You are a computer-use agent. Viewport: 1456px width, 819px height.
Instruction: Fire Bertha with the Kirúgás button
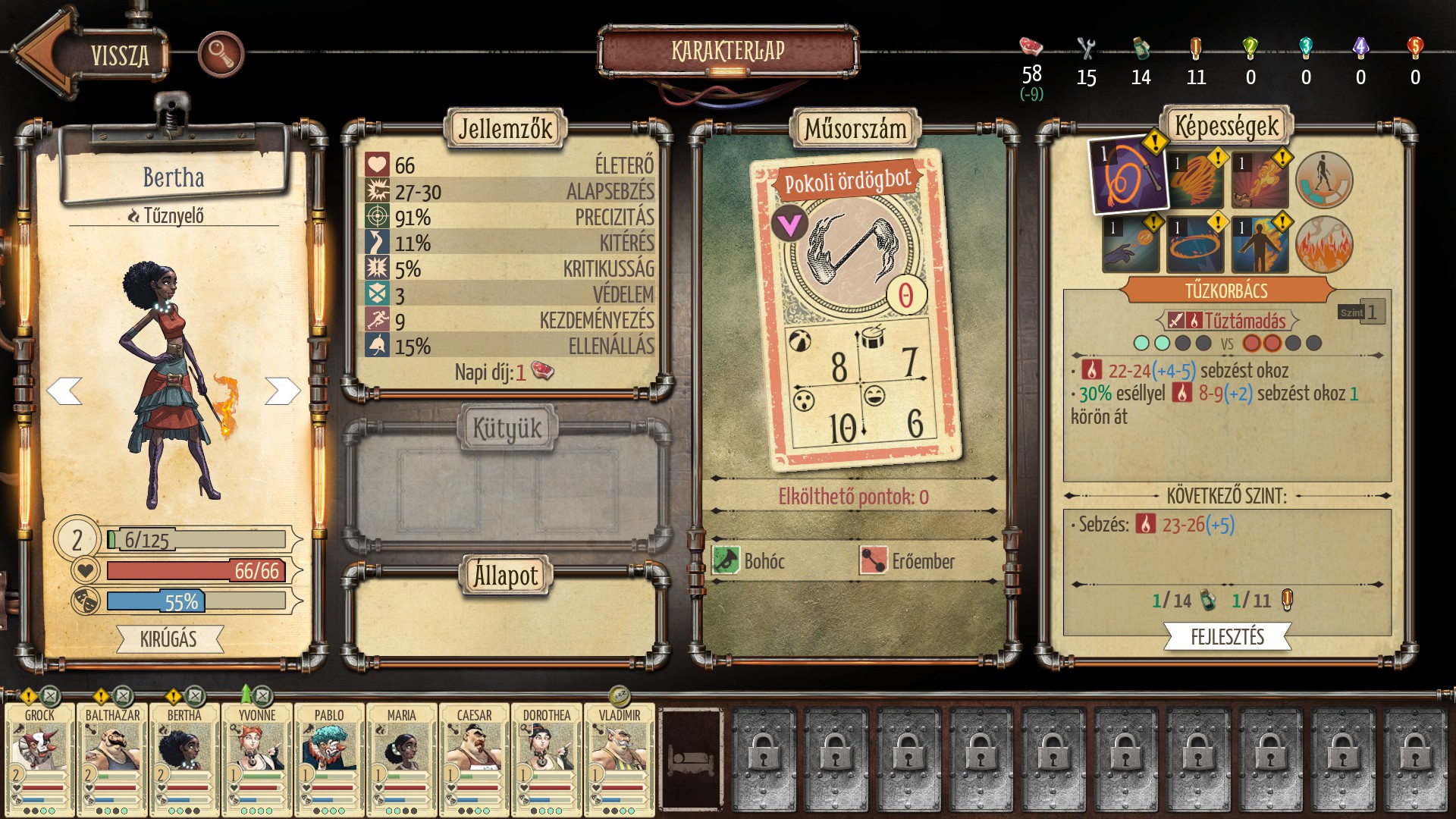tap(169, 639)
